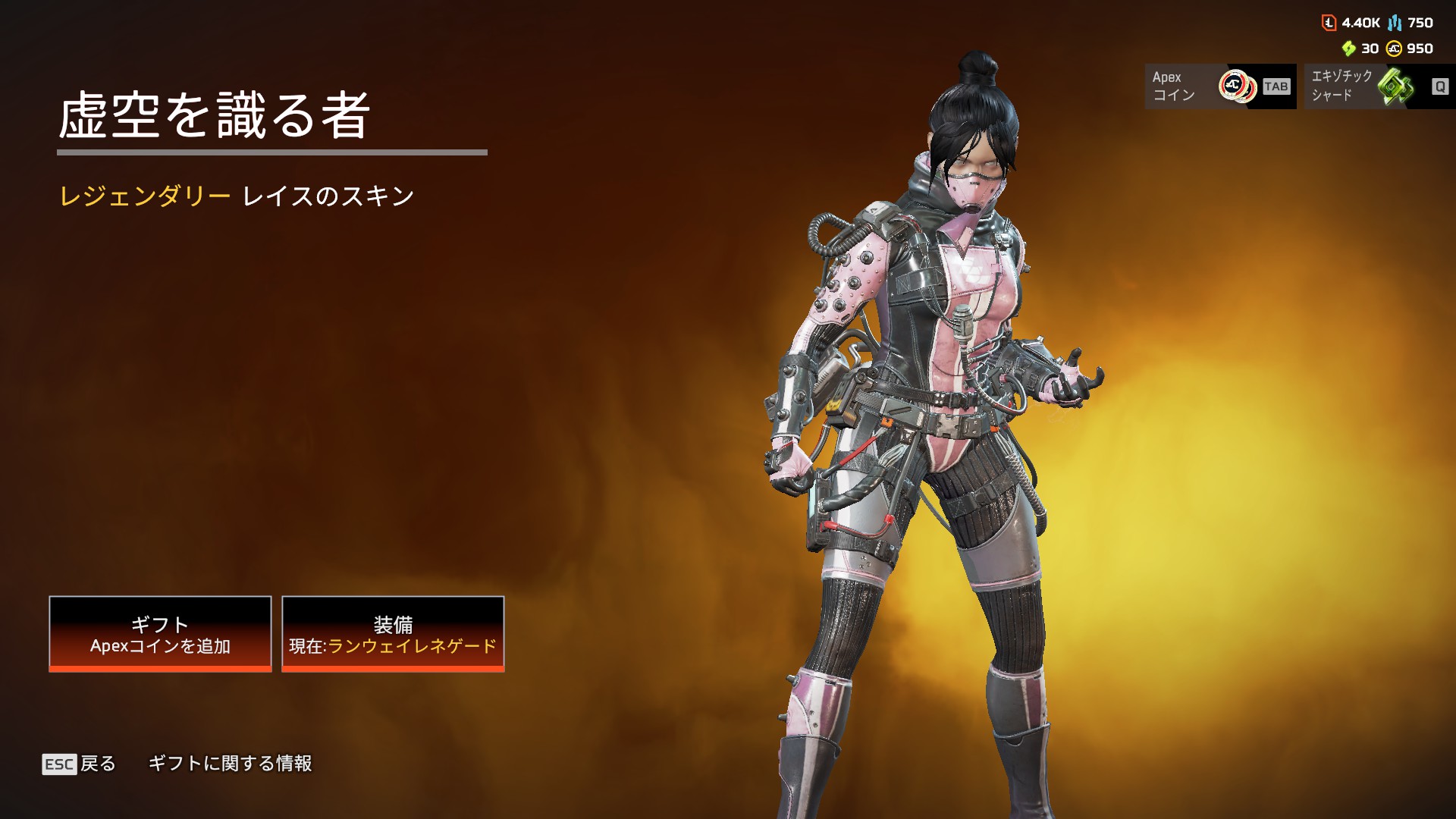1456x819 pixels.
Task: Go back with the 戻る button
Action: pos(80,764)
